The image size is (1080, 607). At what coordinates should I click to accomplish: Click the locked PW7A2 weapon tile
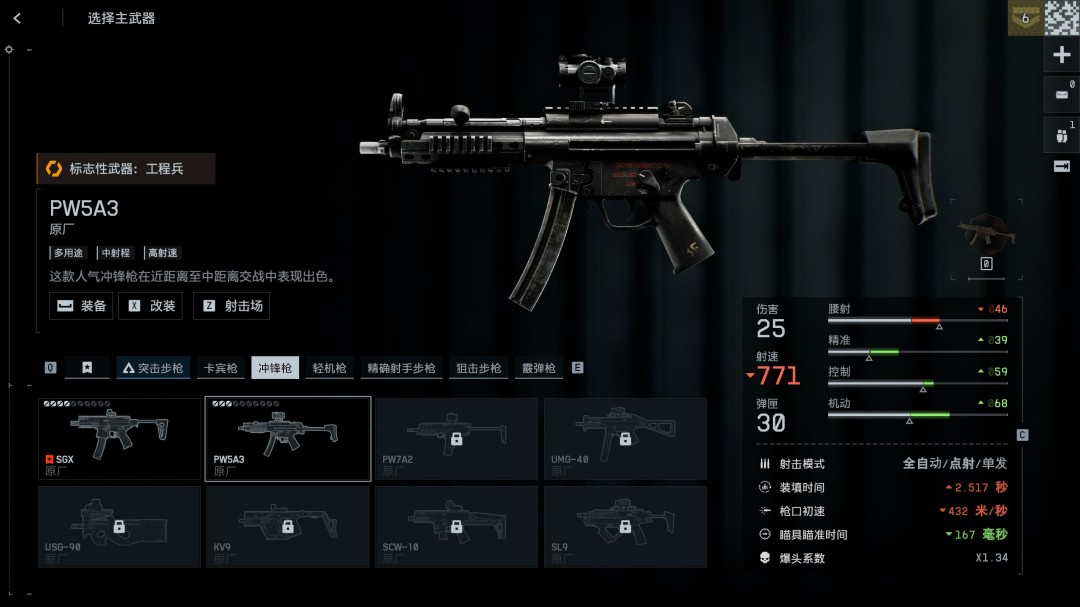456,438
